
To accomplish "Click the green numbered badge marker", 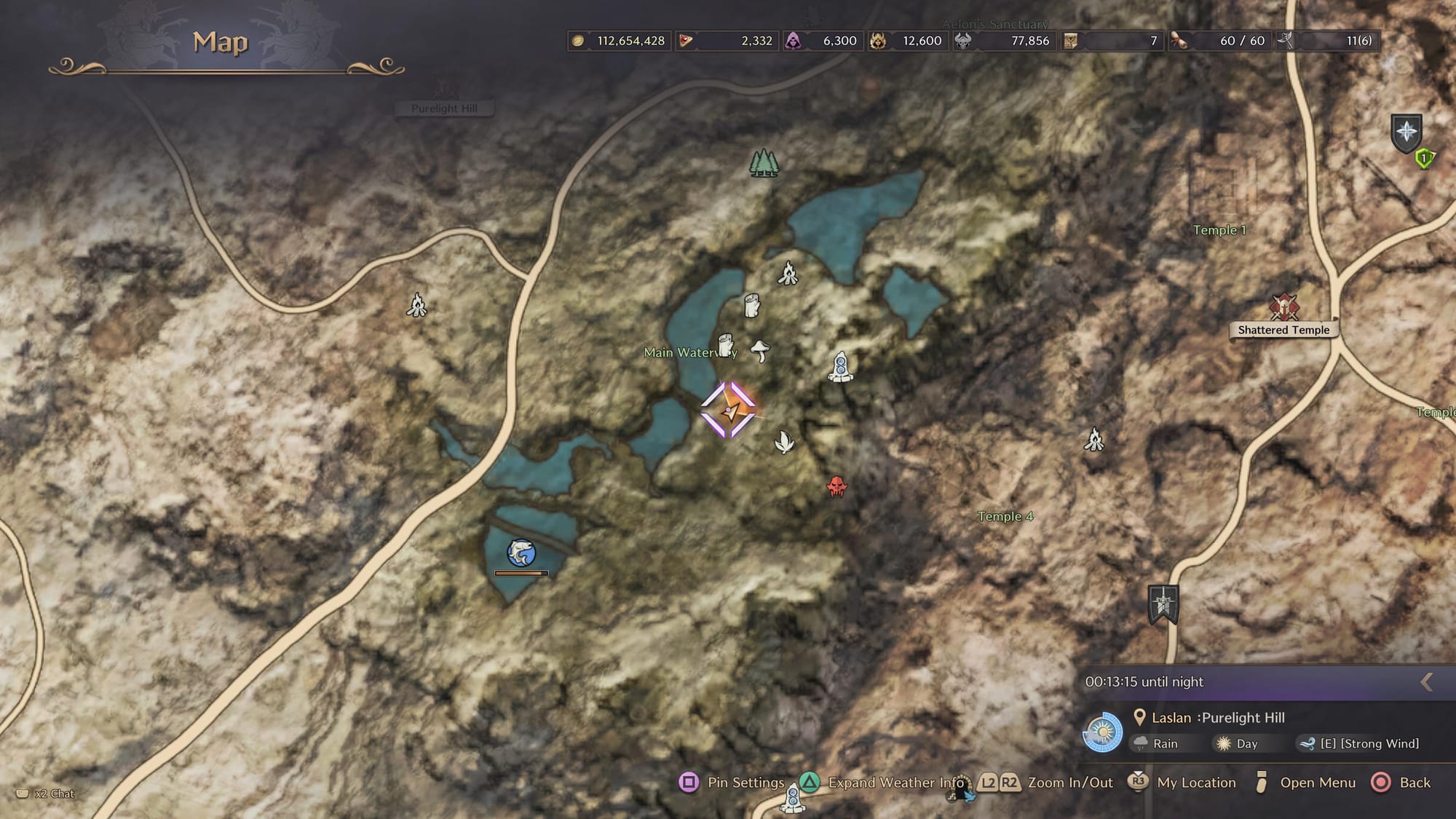I will click(x=1424, y=158).
